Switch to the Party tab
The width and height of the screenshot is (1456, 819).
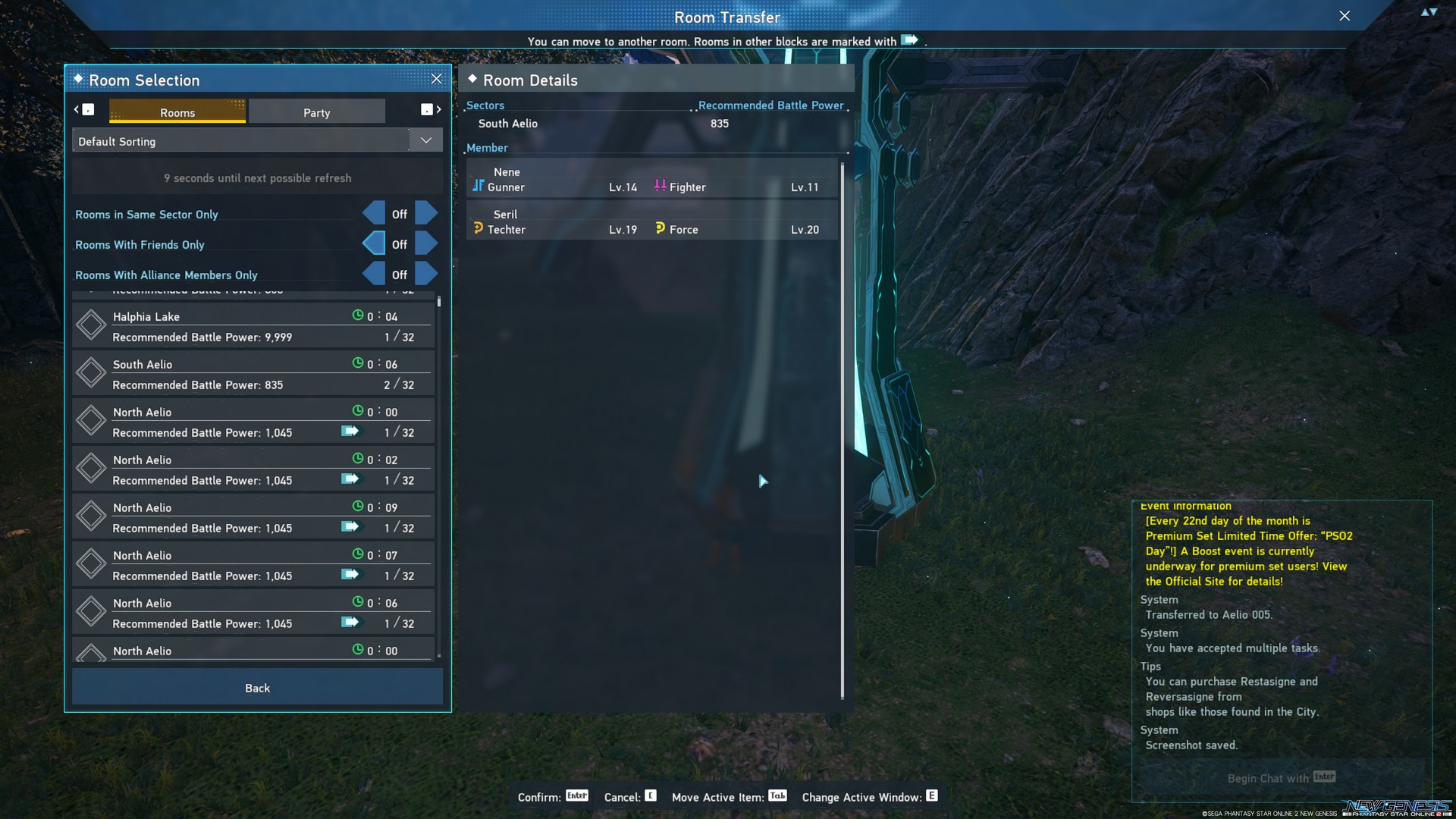(x=317, y=111)
